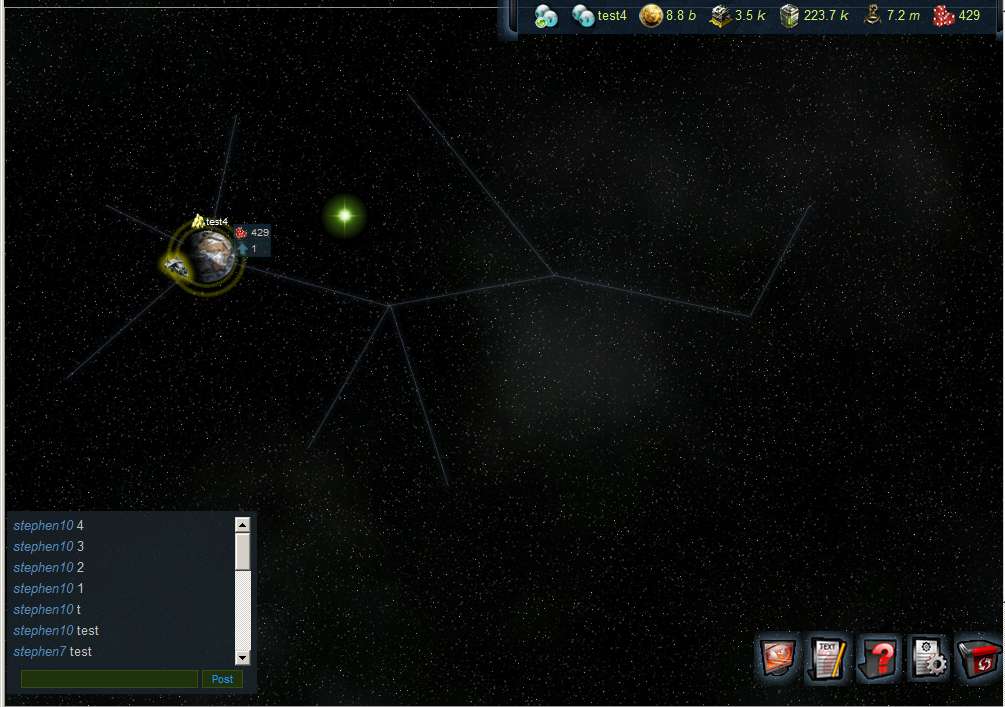Select the test4 planet in the top bar
The image size is (1005, 707).
click(x=600, y=16)
